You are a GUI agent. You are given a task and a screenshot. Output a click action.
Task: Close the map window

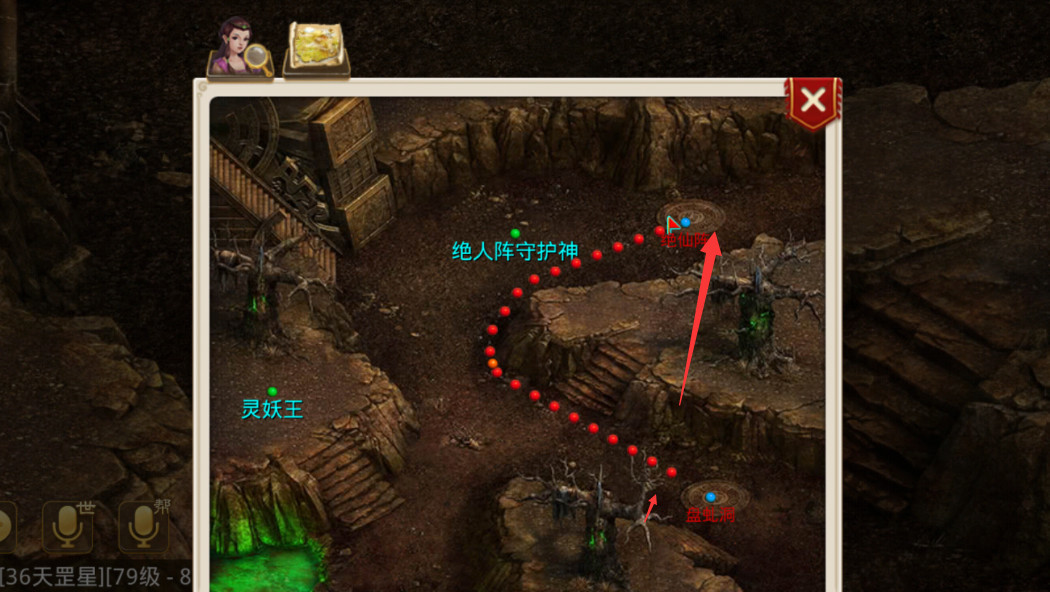point(813,100)
